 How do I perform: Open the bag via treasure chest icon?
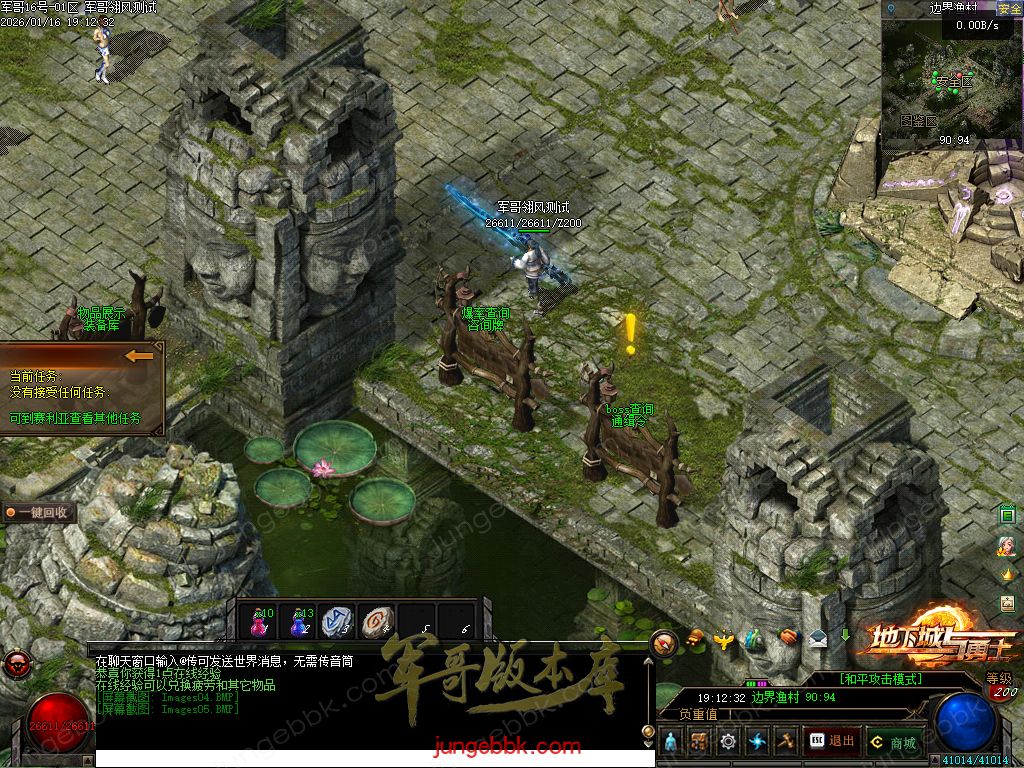tap(700, 742)
